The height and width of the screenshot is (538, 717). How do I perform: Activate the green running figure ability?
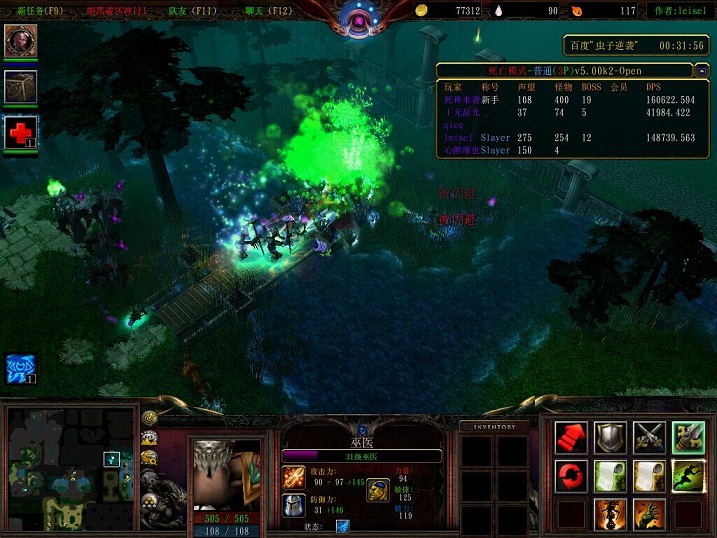point(688,476)
